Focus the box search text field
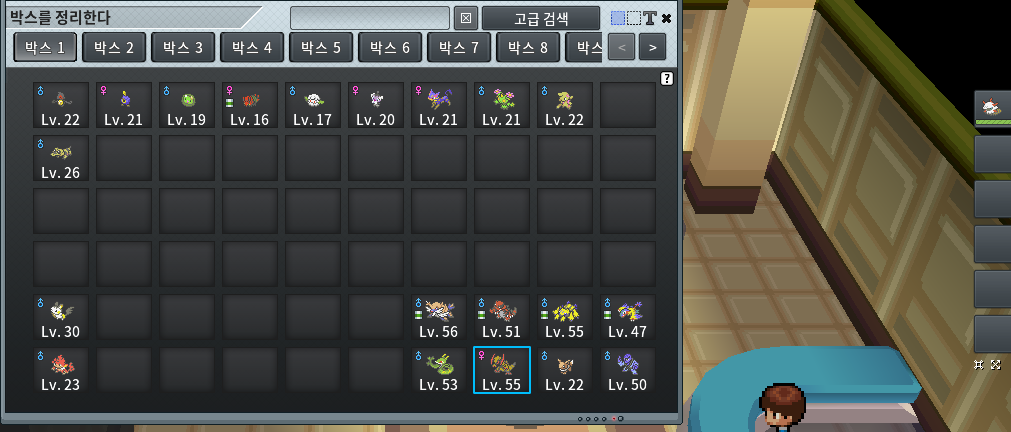Screen dimensions: 1011x432 coord(369,18)
